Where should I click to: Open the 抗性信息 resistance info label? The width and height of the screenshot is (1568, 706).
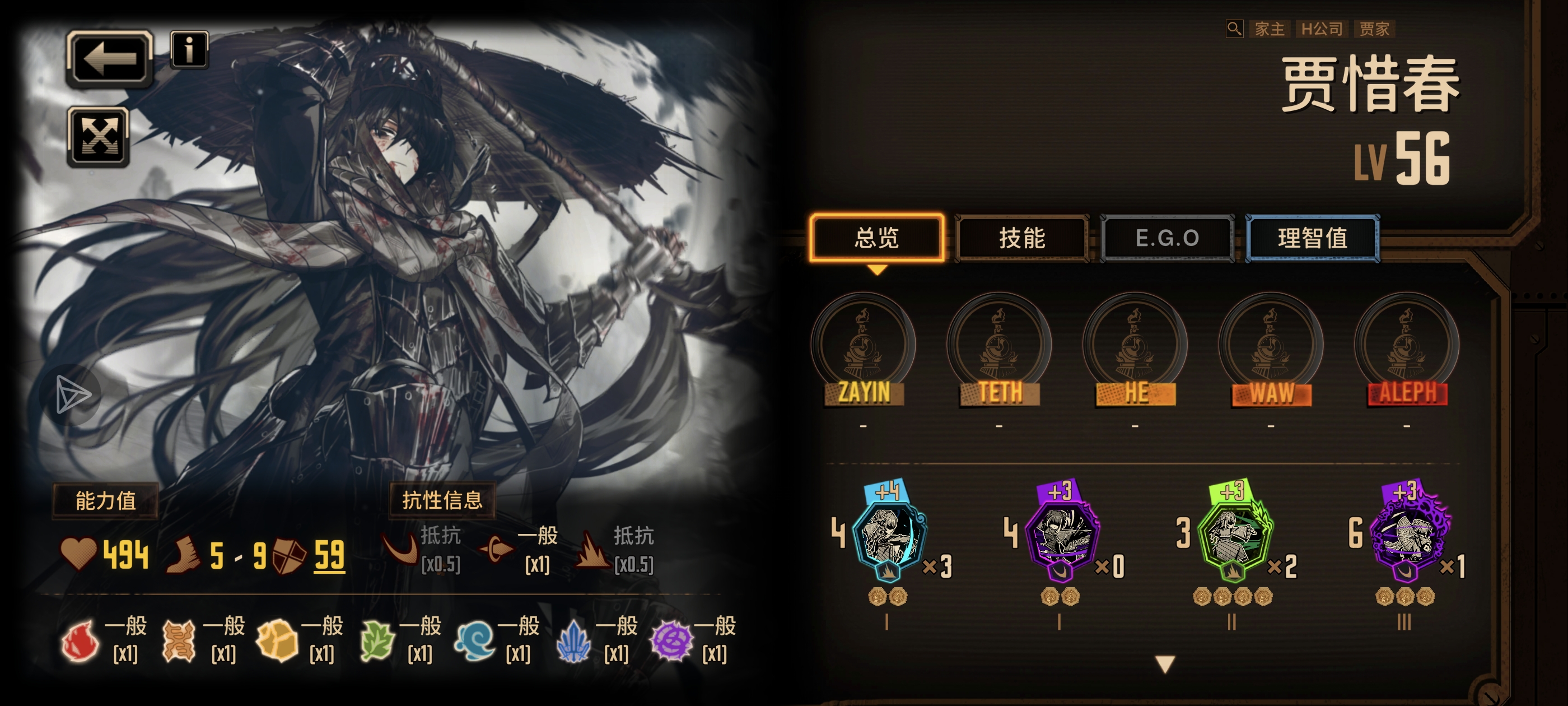(442, 501)
